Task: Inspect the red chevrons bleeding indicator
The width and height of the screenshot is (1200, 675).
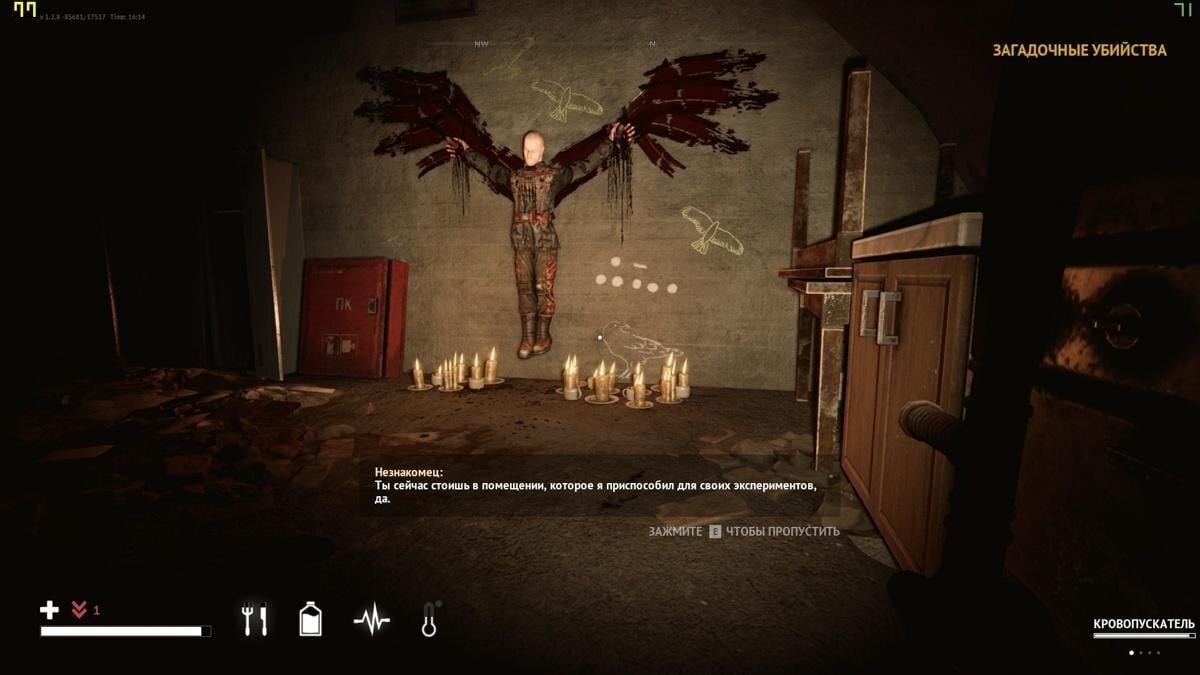Action: click(80, 609)
